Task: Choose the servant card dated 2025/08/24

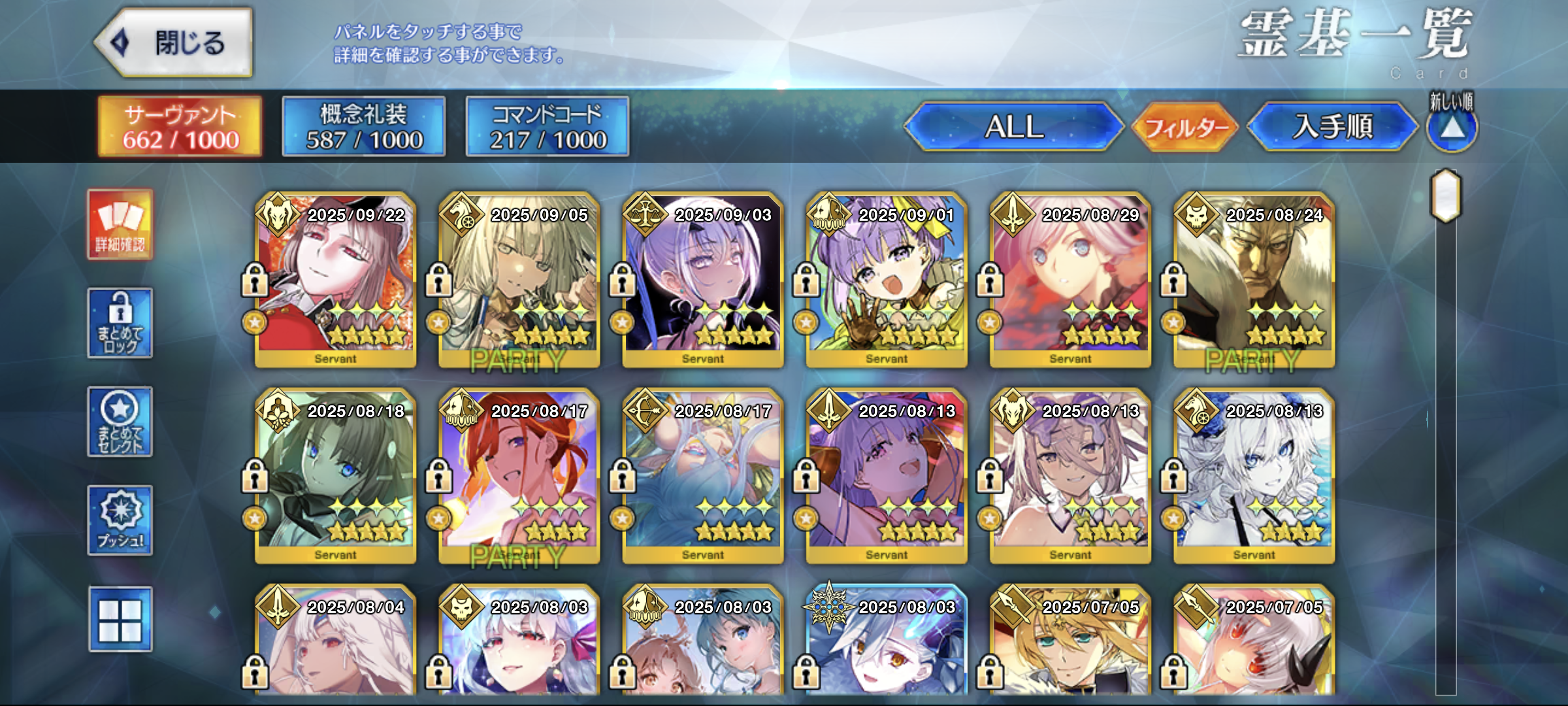Action: pos(1254,280)
